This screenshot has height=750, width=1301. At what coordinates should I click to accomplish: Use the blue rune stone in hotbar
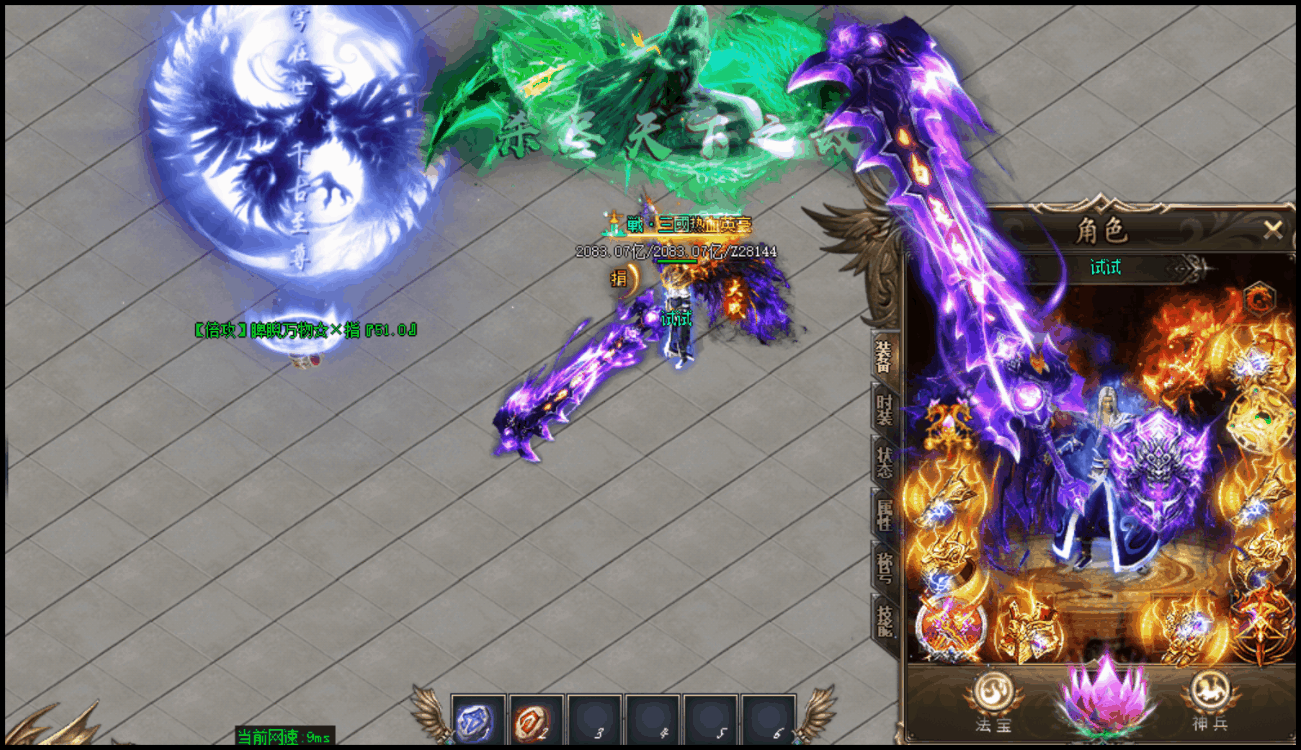tap(477, 720)
